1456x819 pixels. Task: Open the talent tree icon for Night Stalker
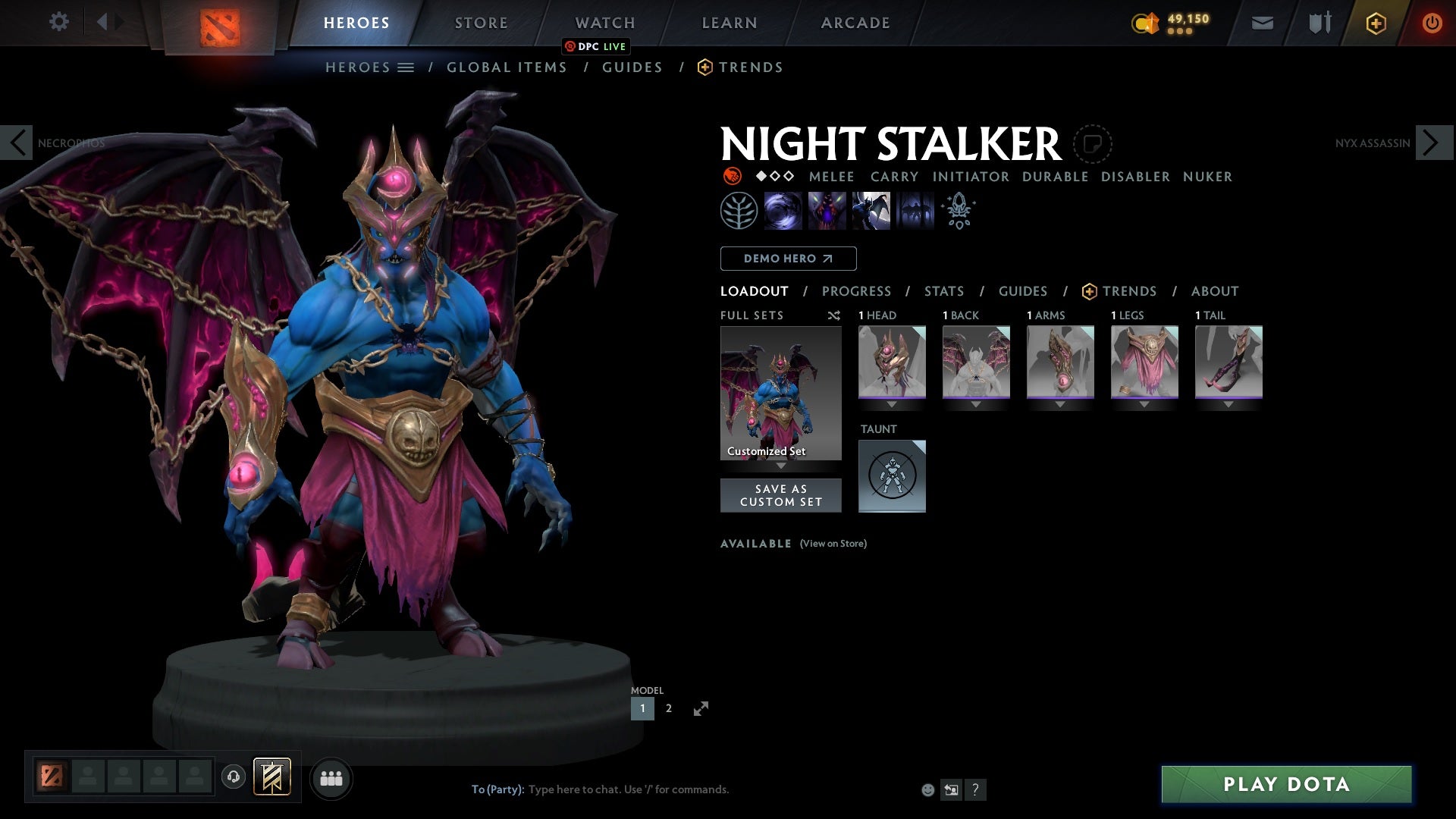point(739,211)
